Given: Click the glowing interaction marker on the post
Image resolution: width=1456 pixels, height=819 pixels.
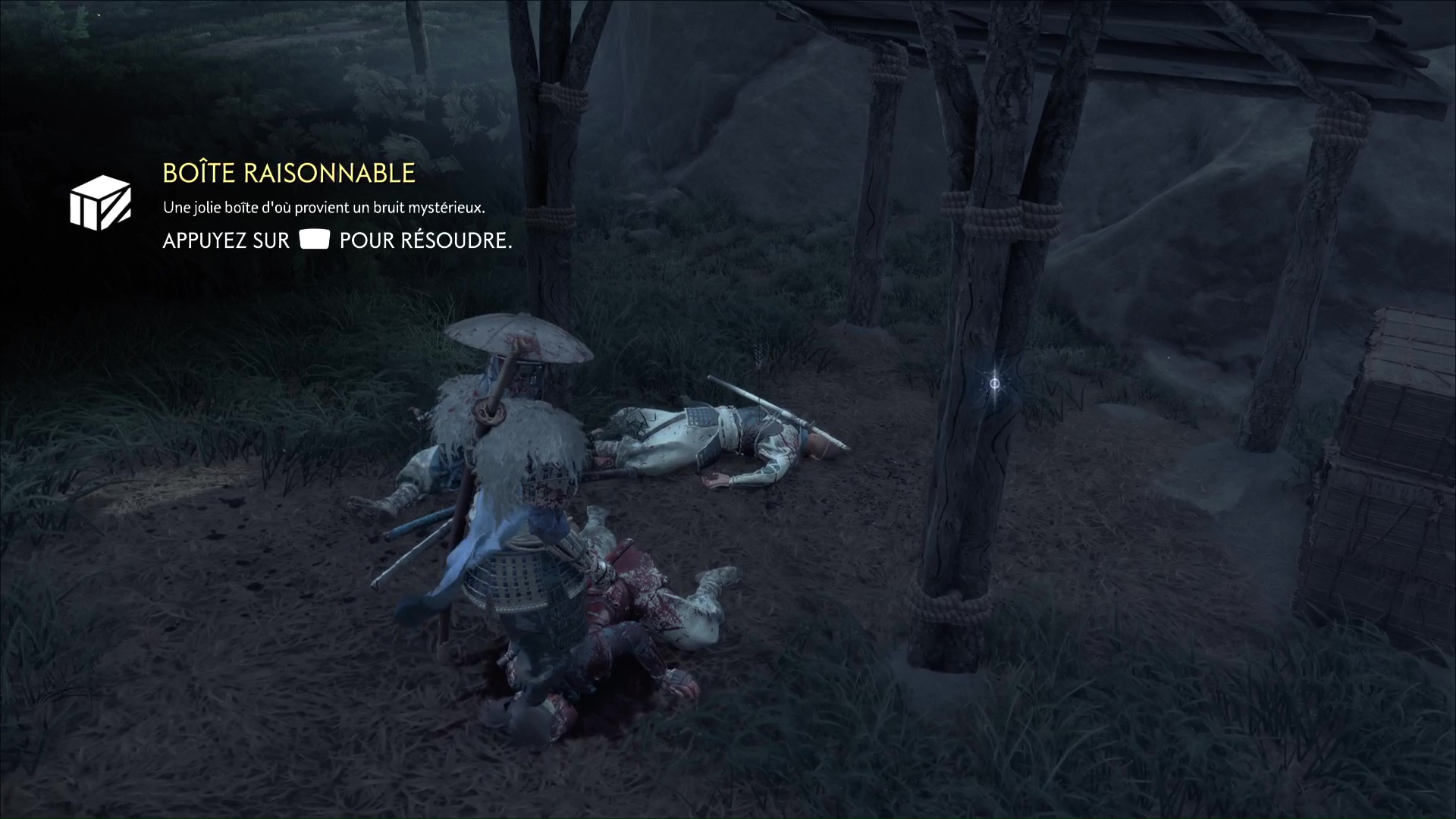Looking at the screenshot, I should click(x=995, y=384).
